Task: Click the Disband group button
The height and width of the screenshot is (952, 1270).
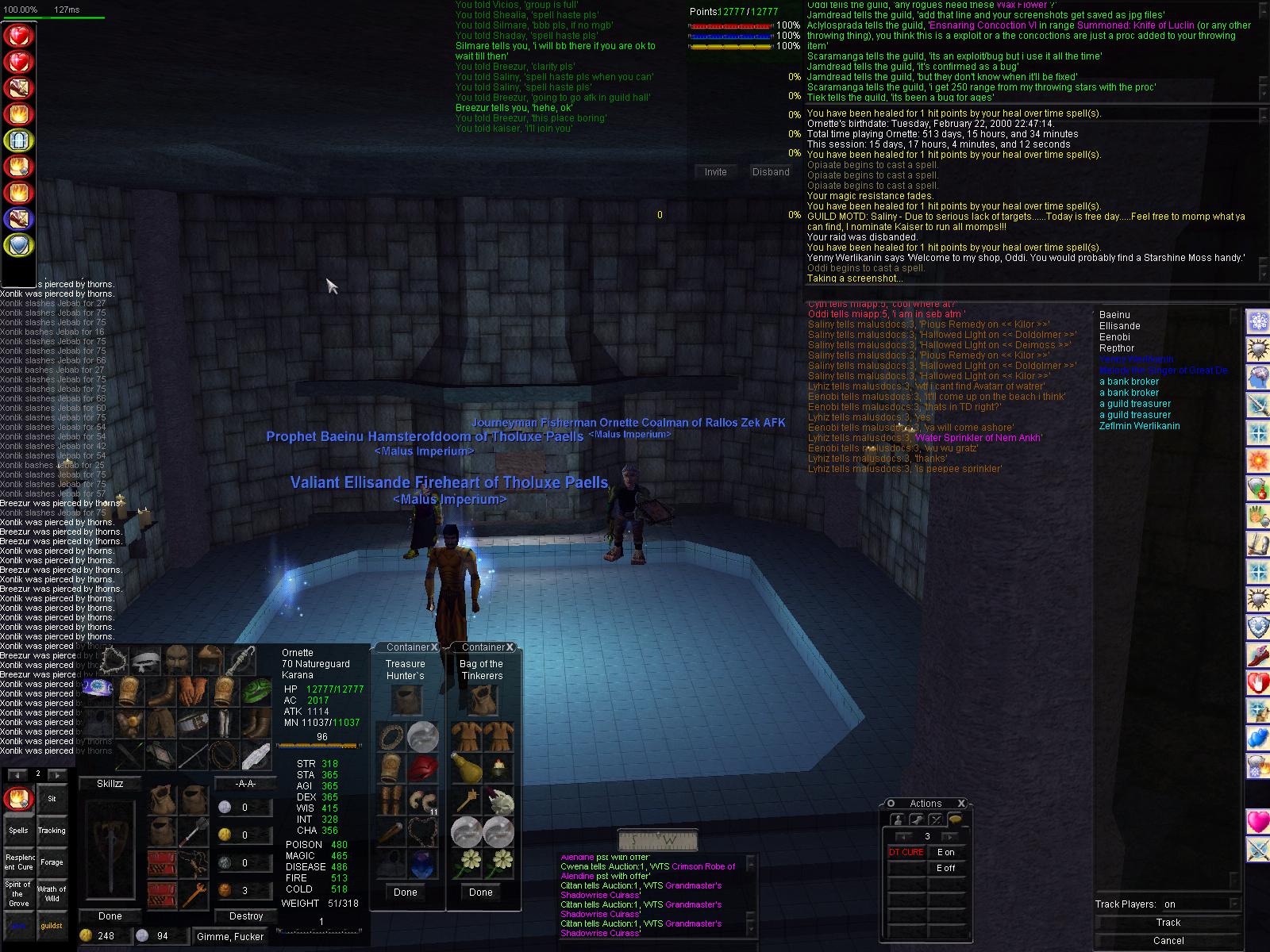Action: point(771,171)
